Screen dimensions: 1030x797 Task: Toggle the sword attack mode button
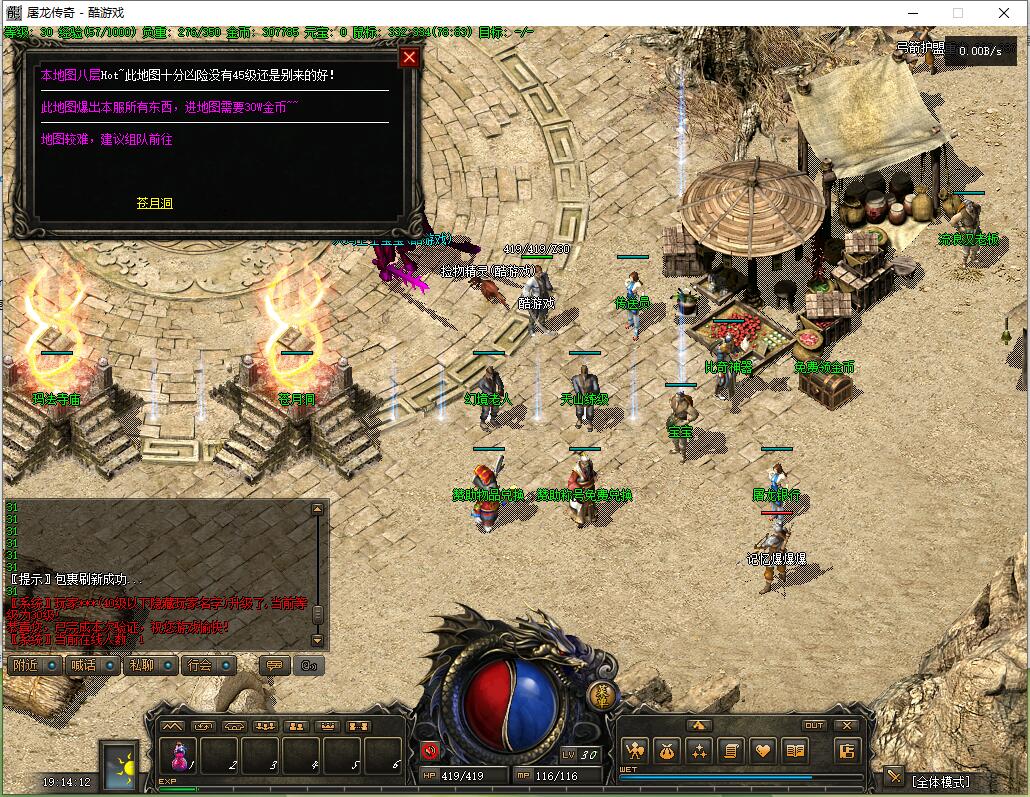click(x=894, y=777)
